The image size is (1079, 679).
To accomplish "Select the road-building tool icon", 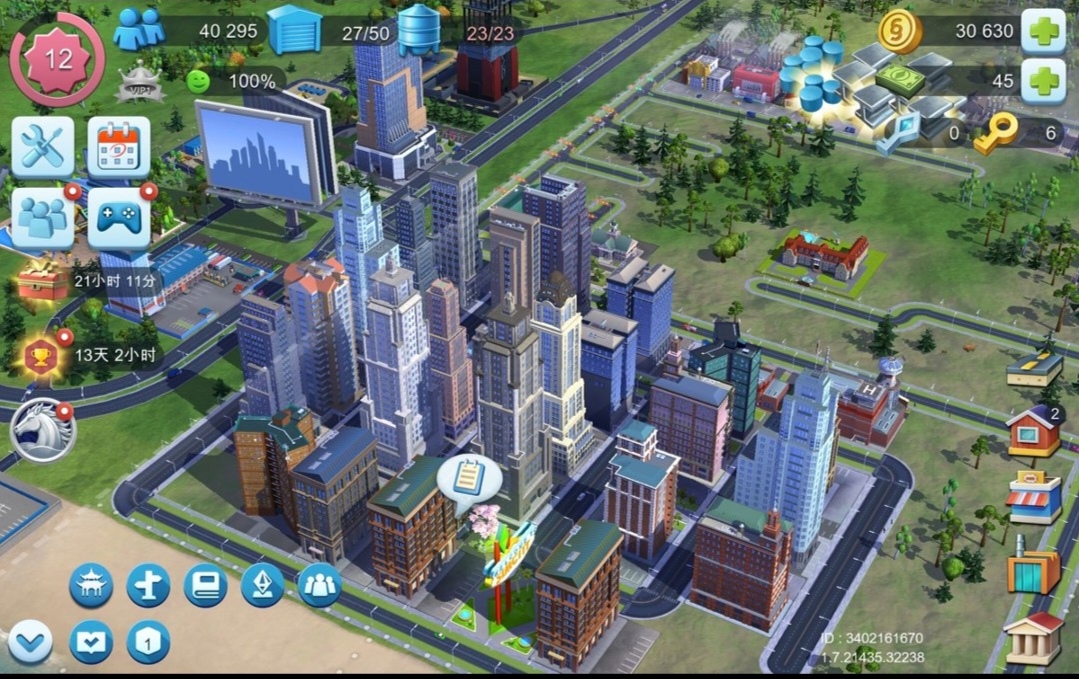I will 1034,367.
